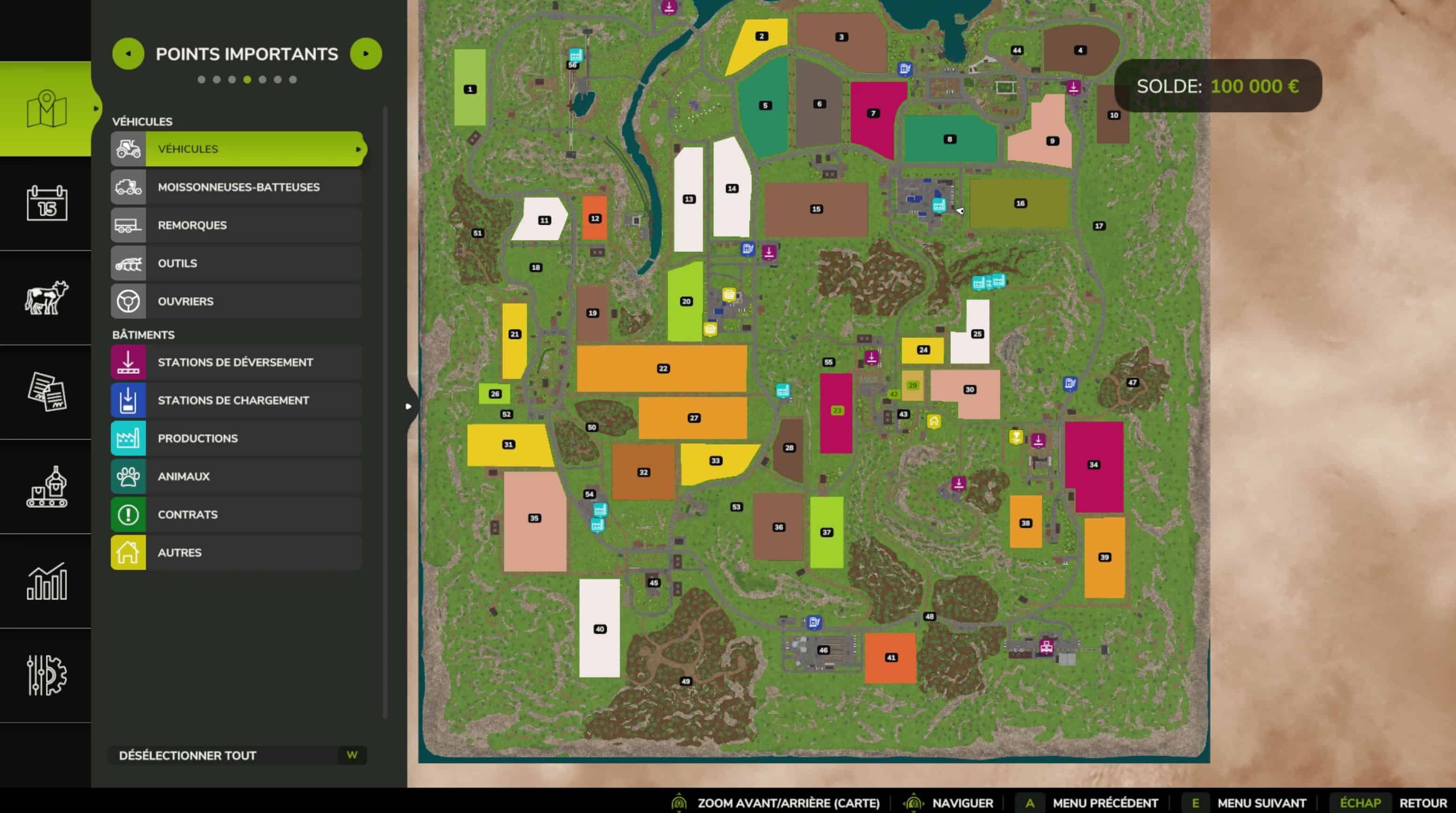1456x813 pixels.
Task: Toggle the Animaux map filter
Action: (236, 476)
